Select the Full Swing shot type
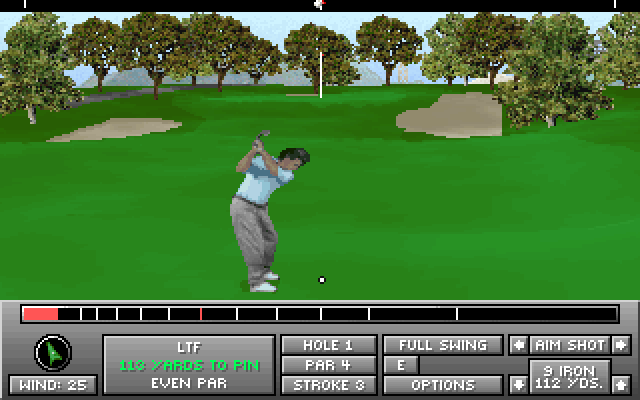This screenshot has height=400, width=640. click(443, 345)
